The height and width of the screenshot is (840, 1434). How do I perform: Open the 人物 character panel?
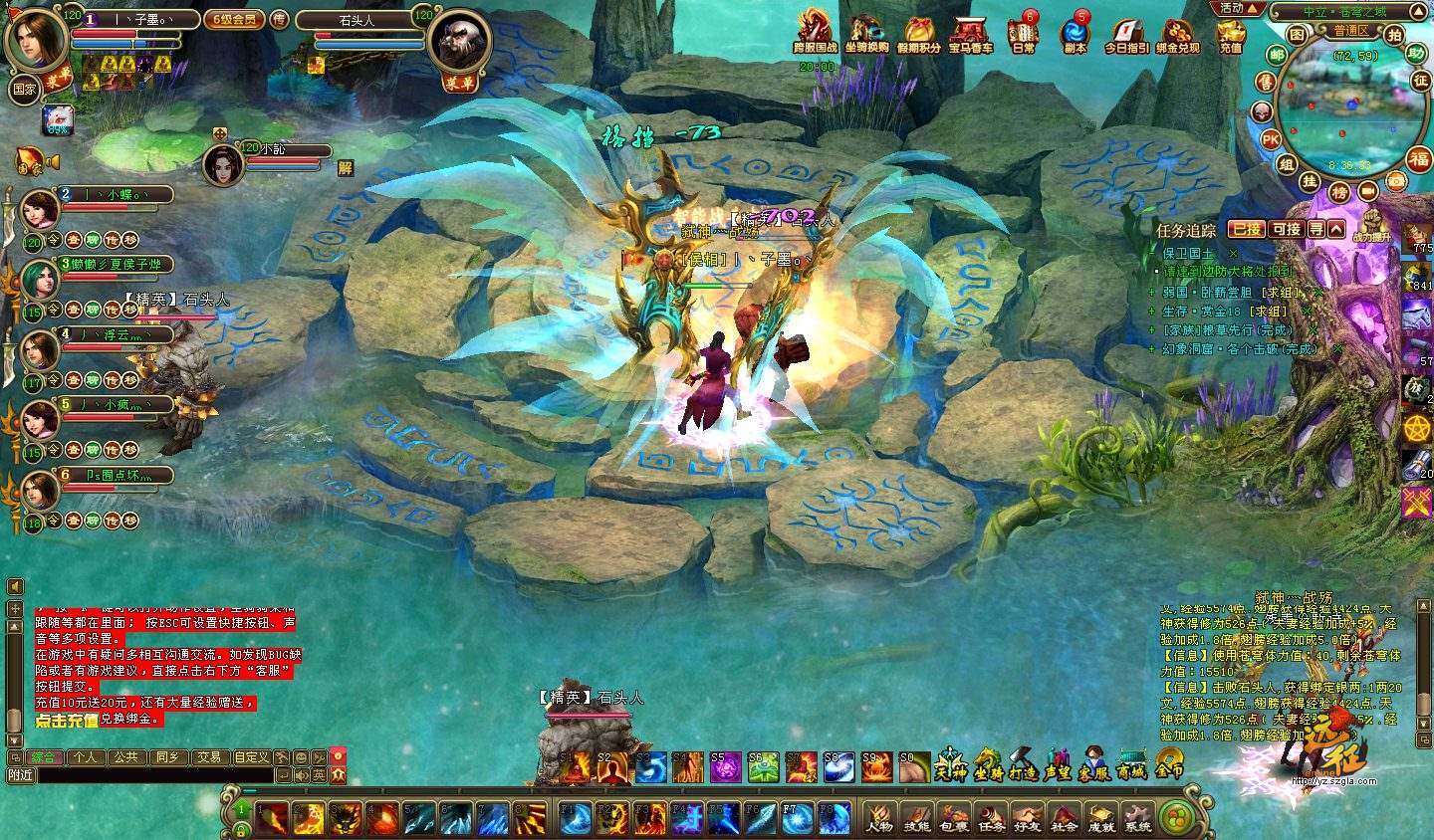coord(879,817)
